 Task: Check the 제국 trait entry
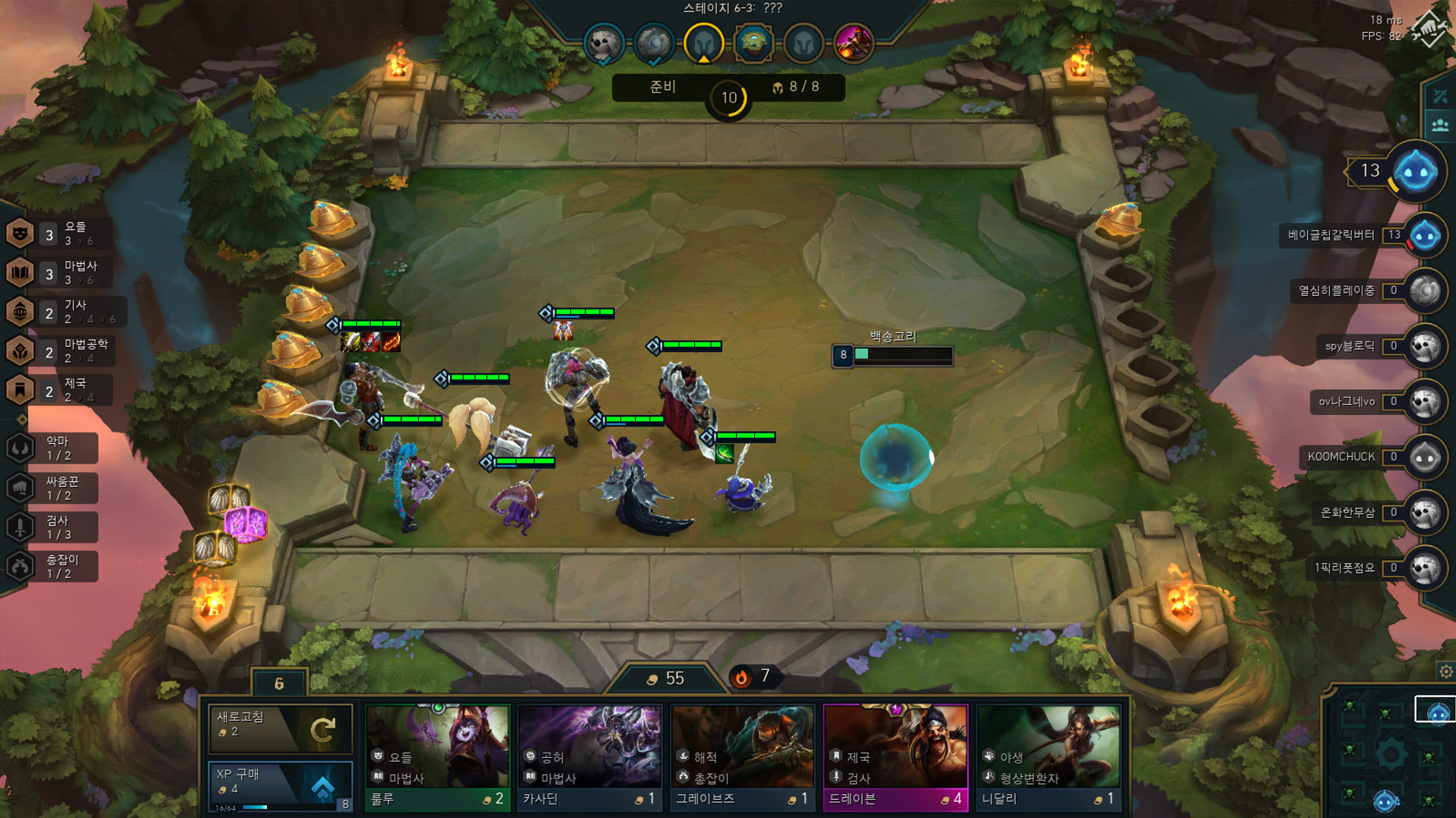61,390
